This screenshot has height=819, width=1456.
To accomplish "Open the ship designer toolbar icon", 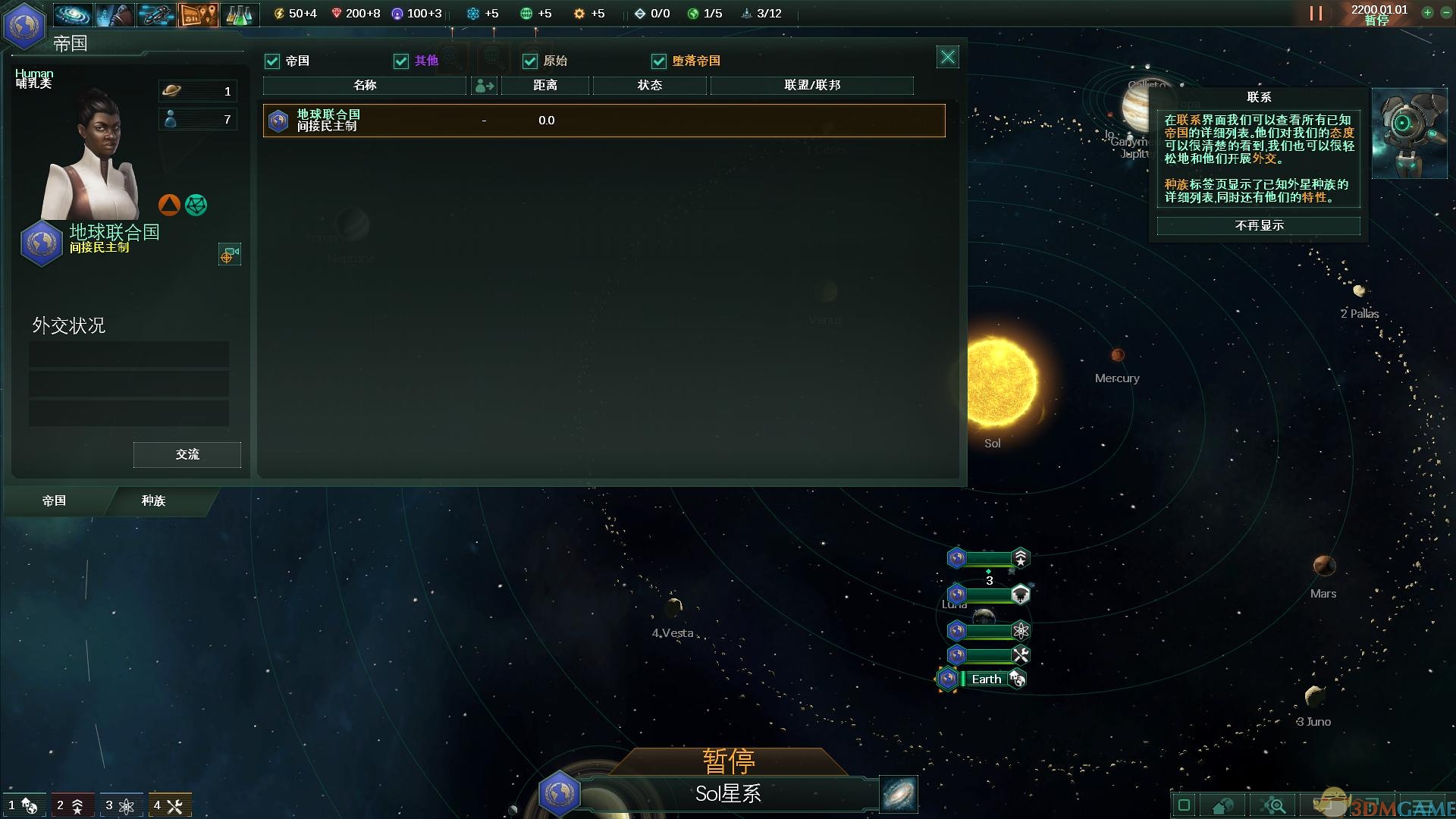I will pyautogui.click(x=156, y=14).
